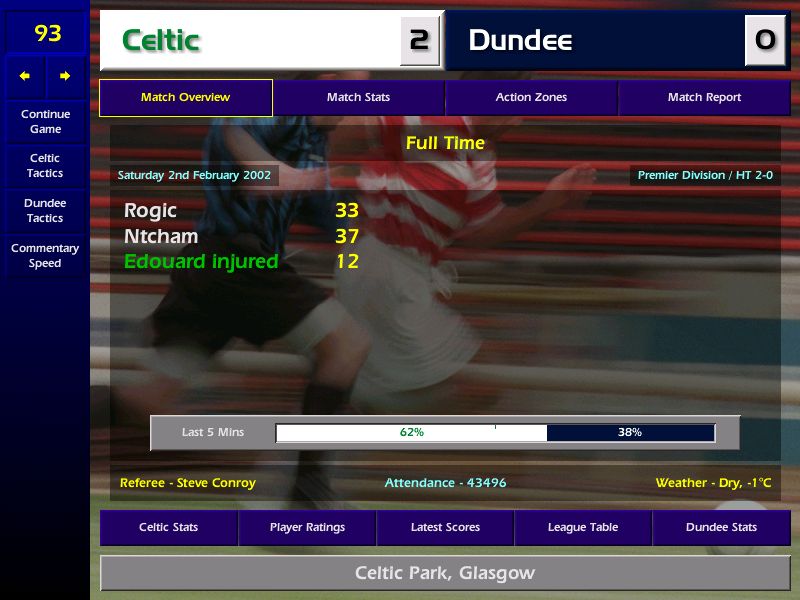The height and width of the screenshot is (600, 800).
Task: Select goalscorer Ntcham in the match events
Action: pos(161,236)
